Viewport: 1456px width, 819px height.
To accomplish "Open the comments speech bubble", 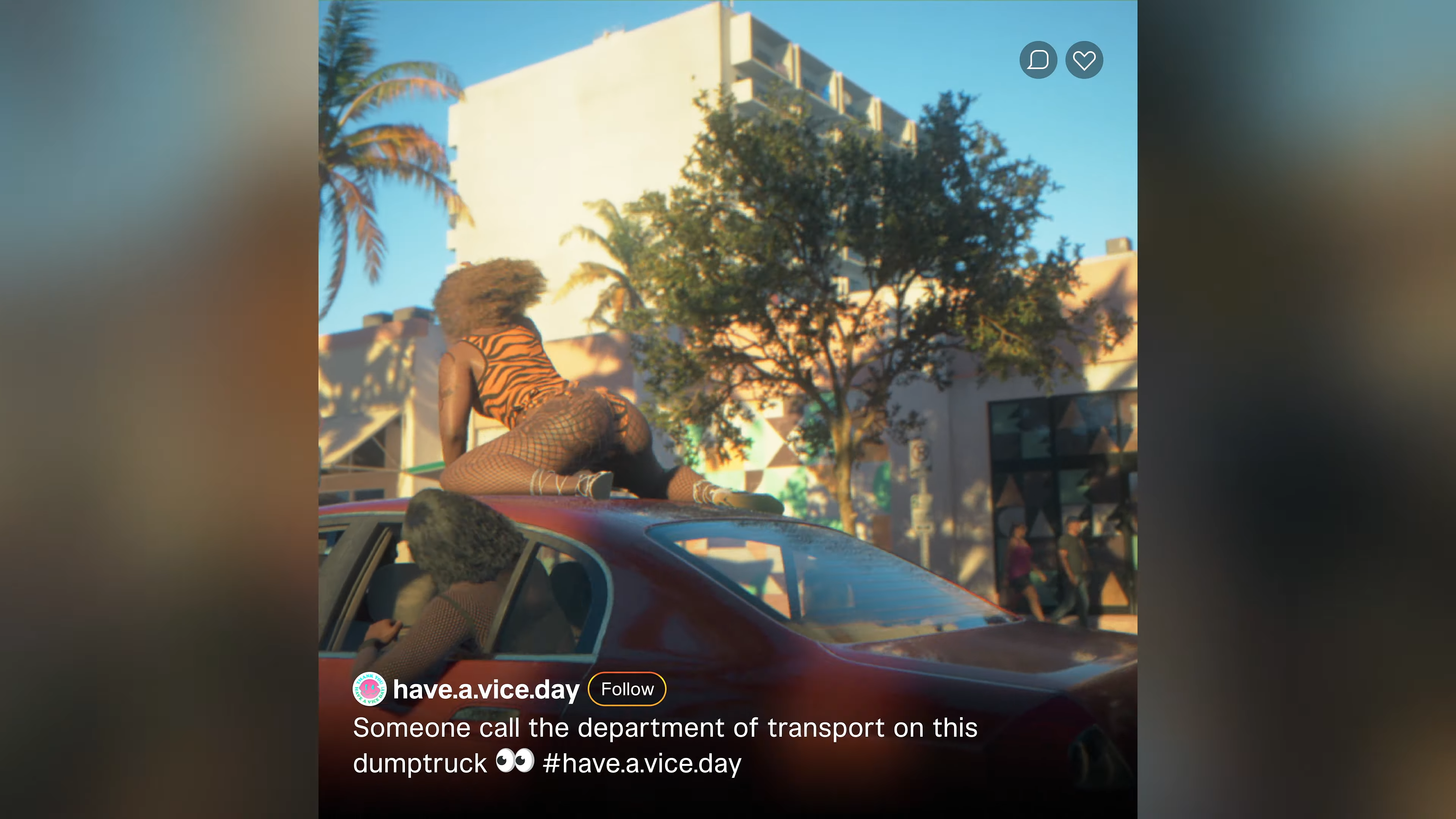I will point(1038,60).
